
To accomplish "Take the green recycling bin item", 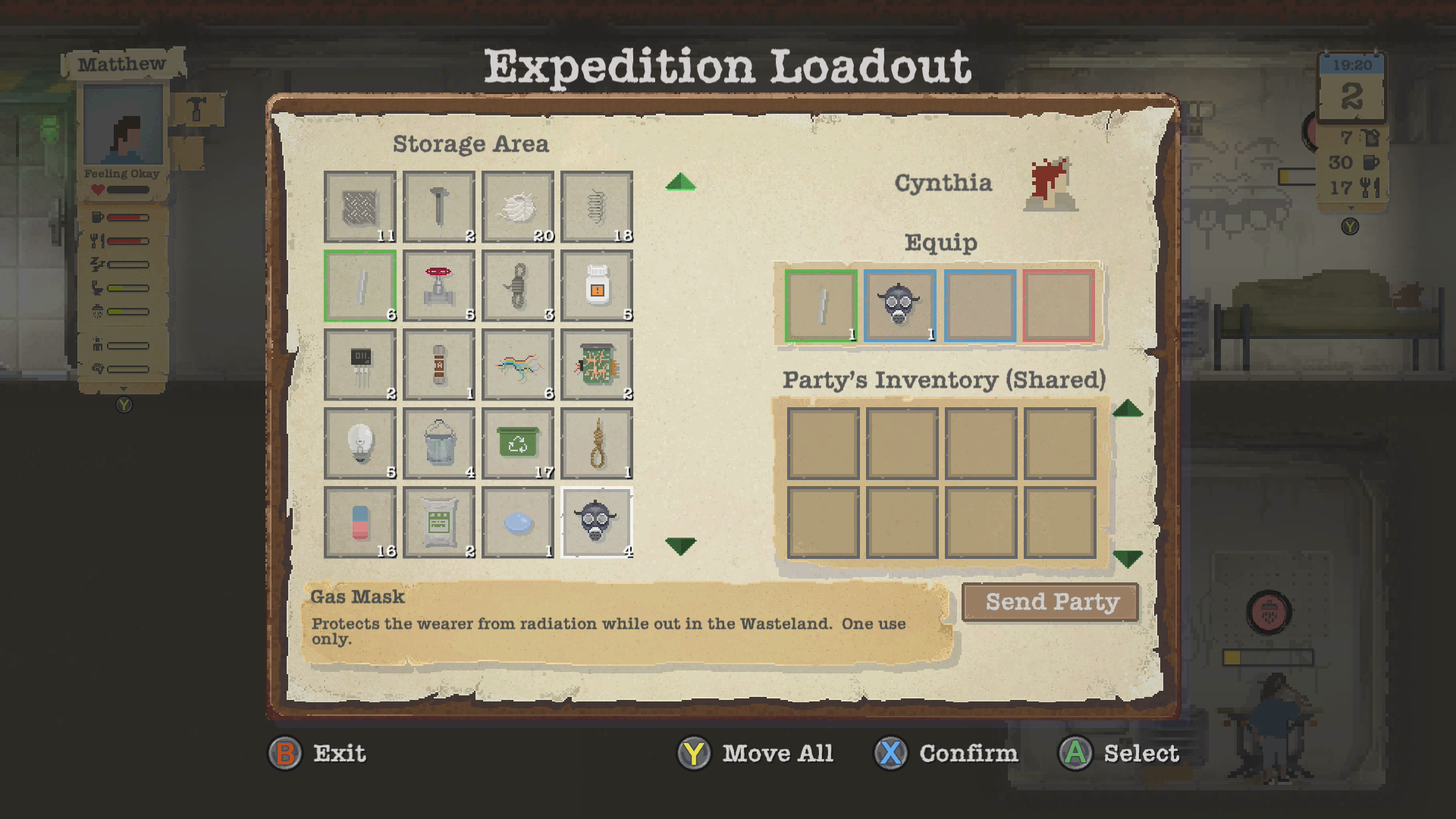I will click(518, 444).
